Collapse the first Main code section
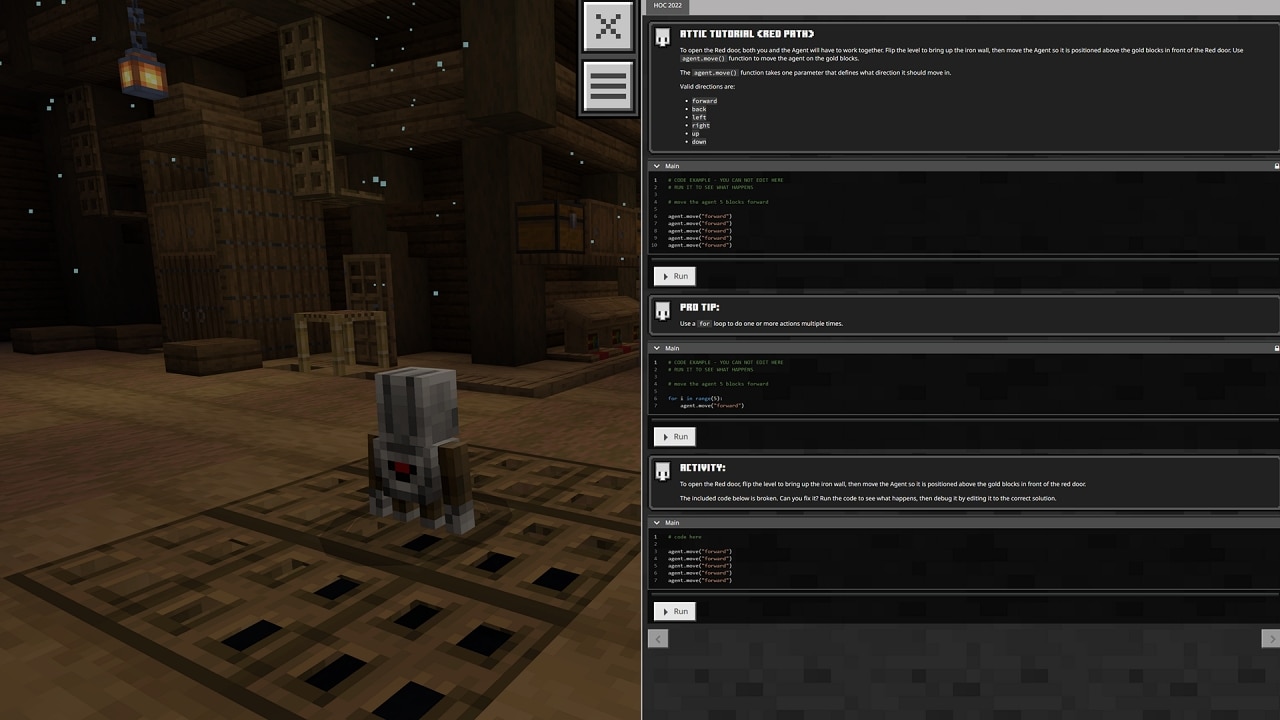This screenshot has height=720, width=1280. [x=656, y=166]
